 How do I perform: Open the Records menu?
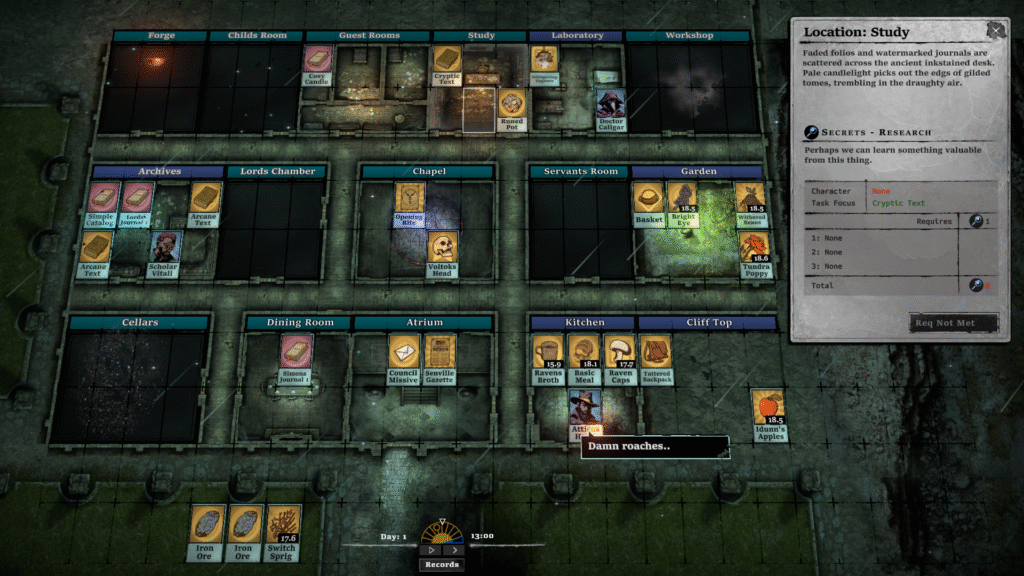pos(440,564)
